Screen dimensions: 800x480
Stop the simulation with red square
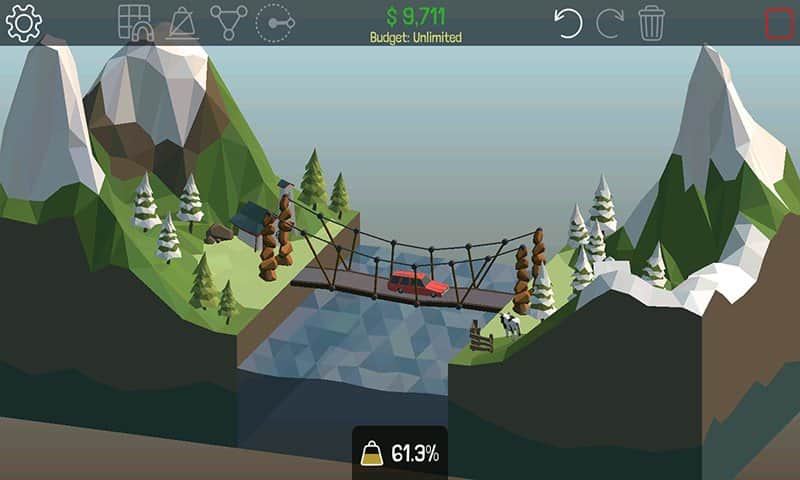(x=779, y=23)
